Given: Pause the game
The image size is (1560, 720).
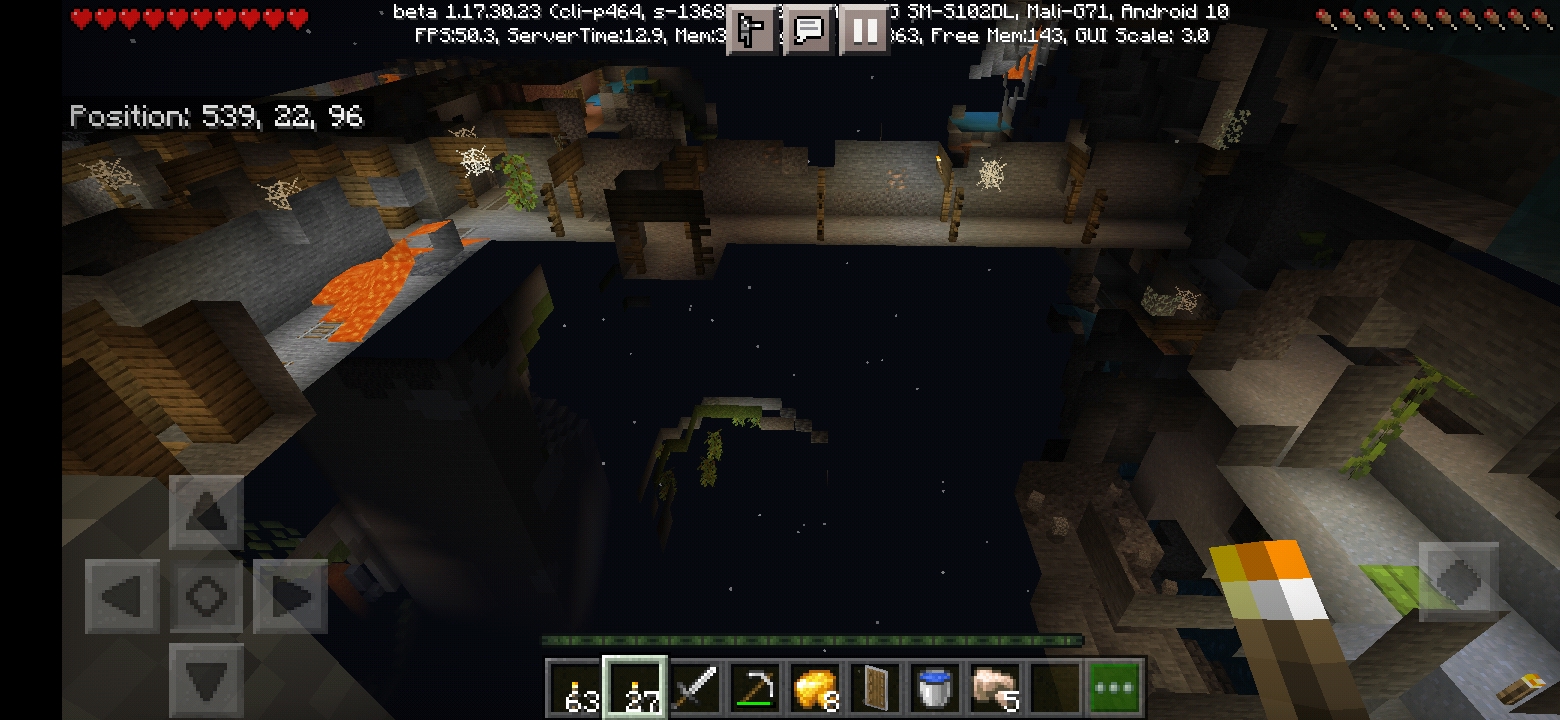Looking at the screenshot, I should click(864, 31).
